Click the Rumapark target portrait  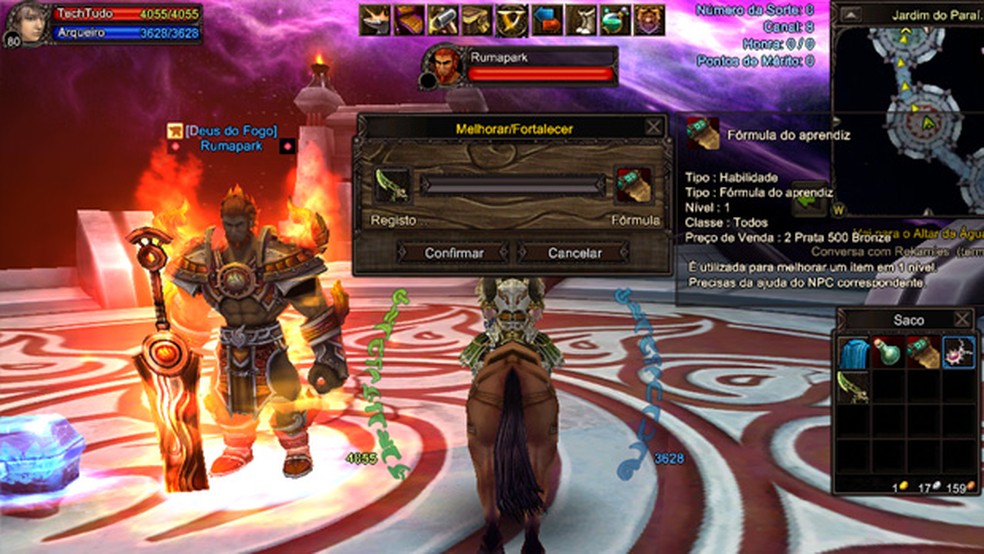coord(444,66)
